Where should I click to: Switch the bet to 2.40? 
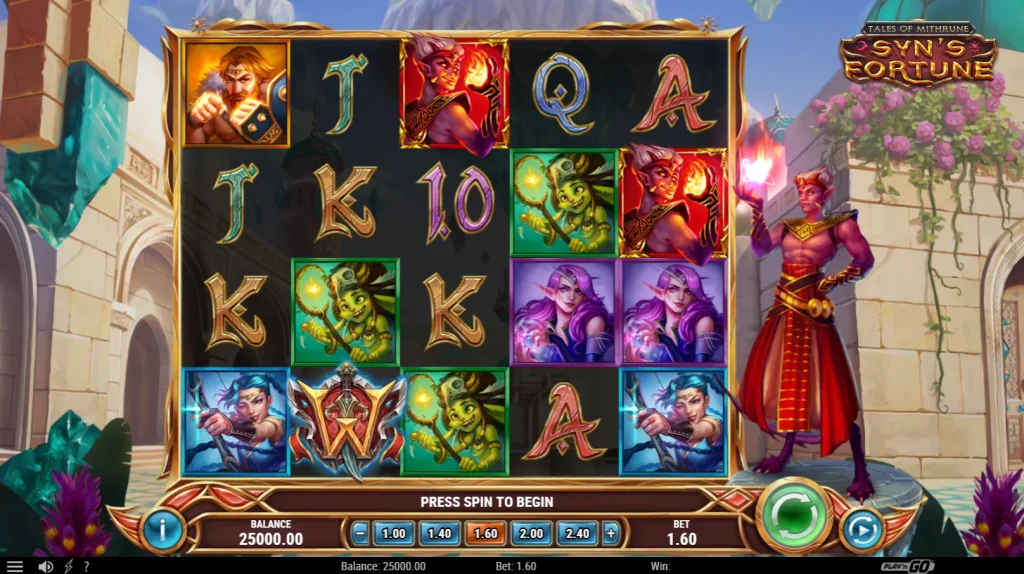[x=577, y=533]
